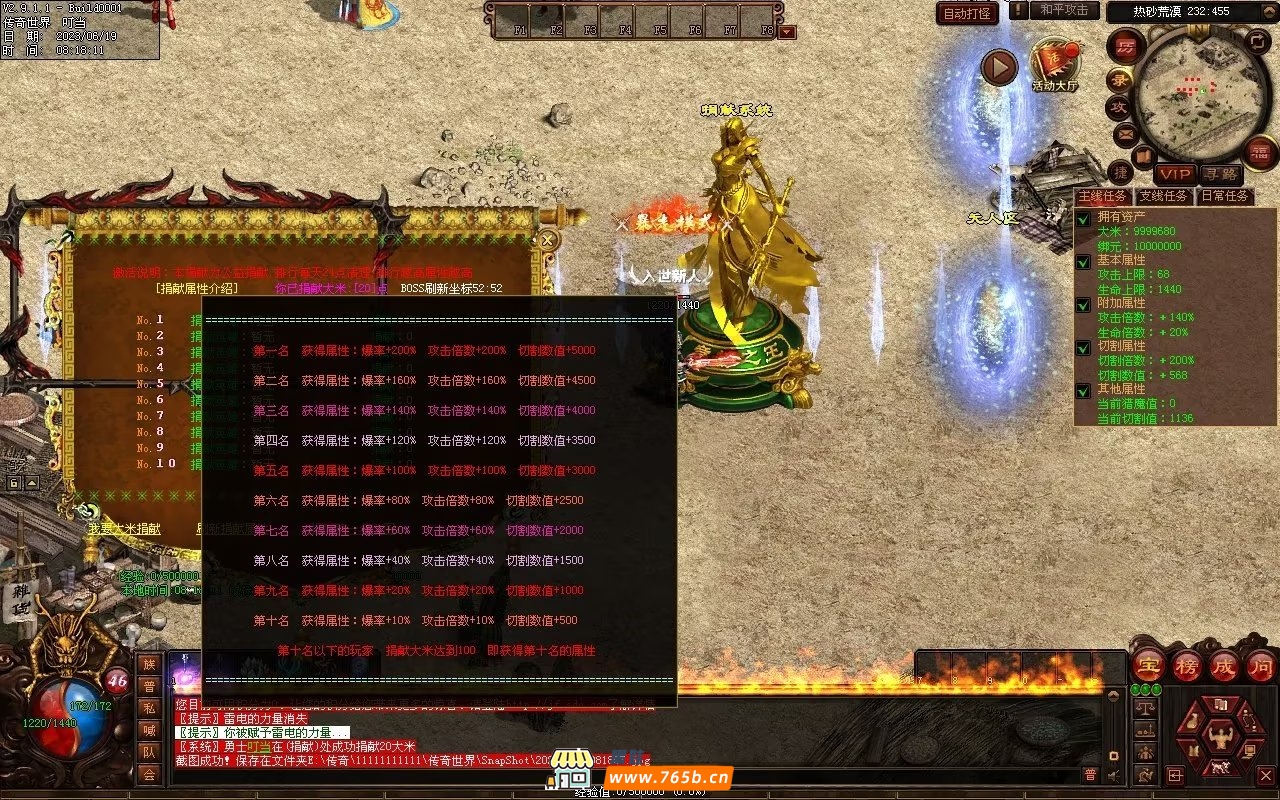
Task: Click the 我要大米捐献 donate link
Action: point(124,528)
